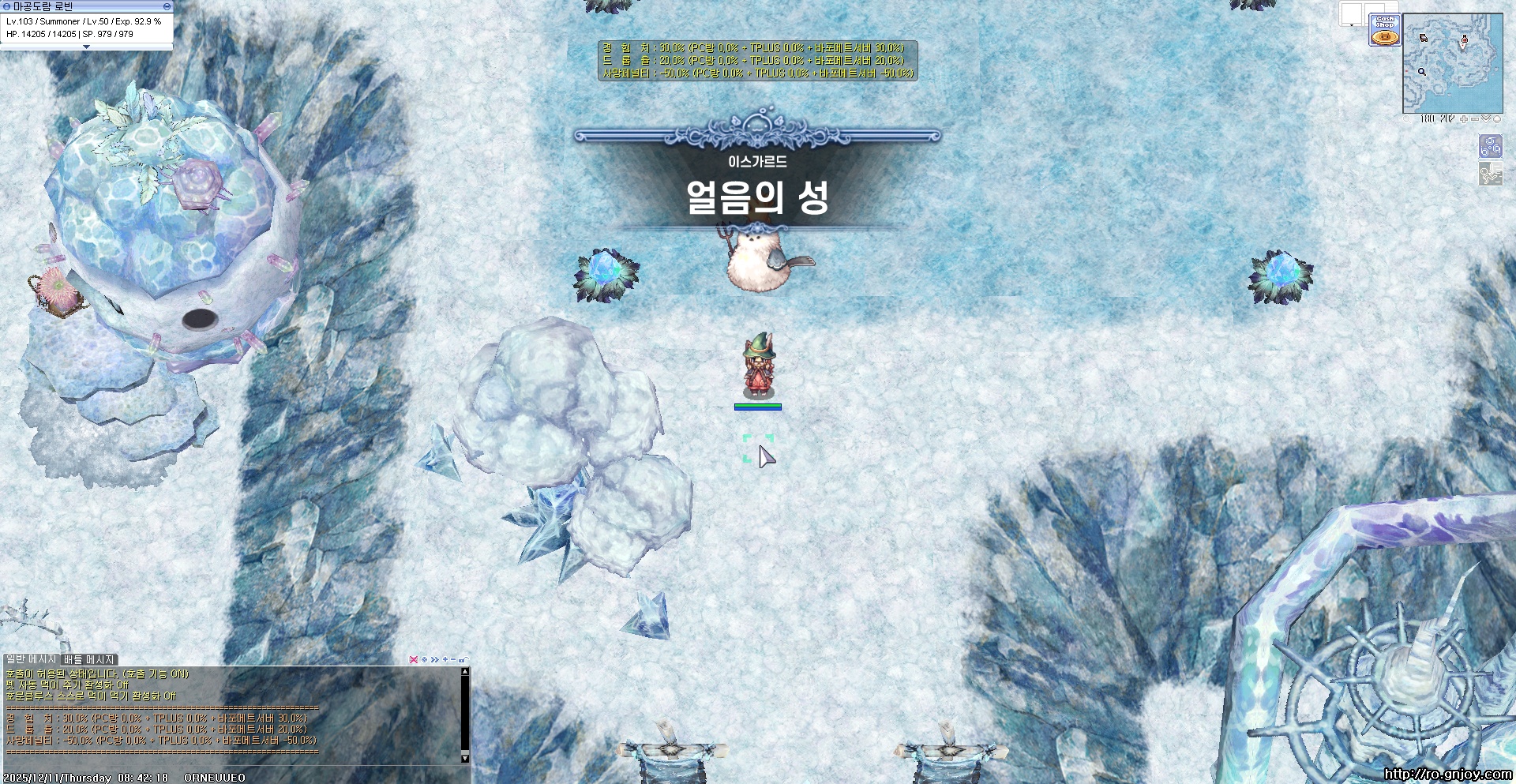
Task: Zoom in the minimap with its plus icon
Action: (1464, 121)
